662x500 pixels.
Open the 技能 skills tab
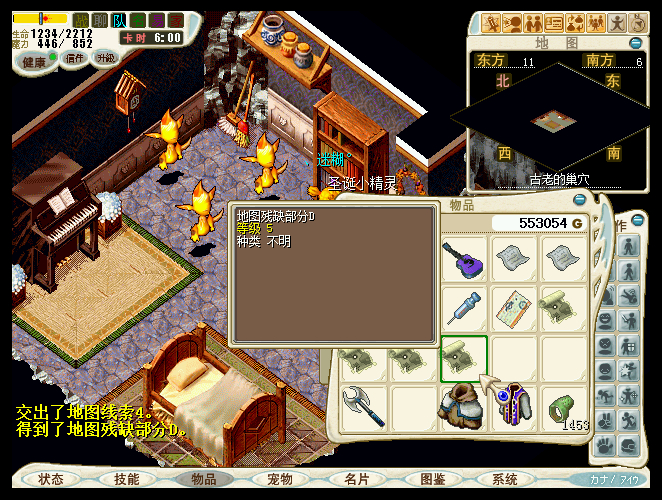[x=127, y=480]
